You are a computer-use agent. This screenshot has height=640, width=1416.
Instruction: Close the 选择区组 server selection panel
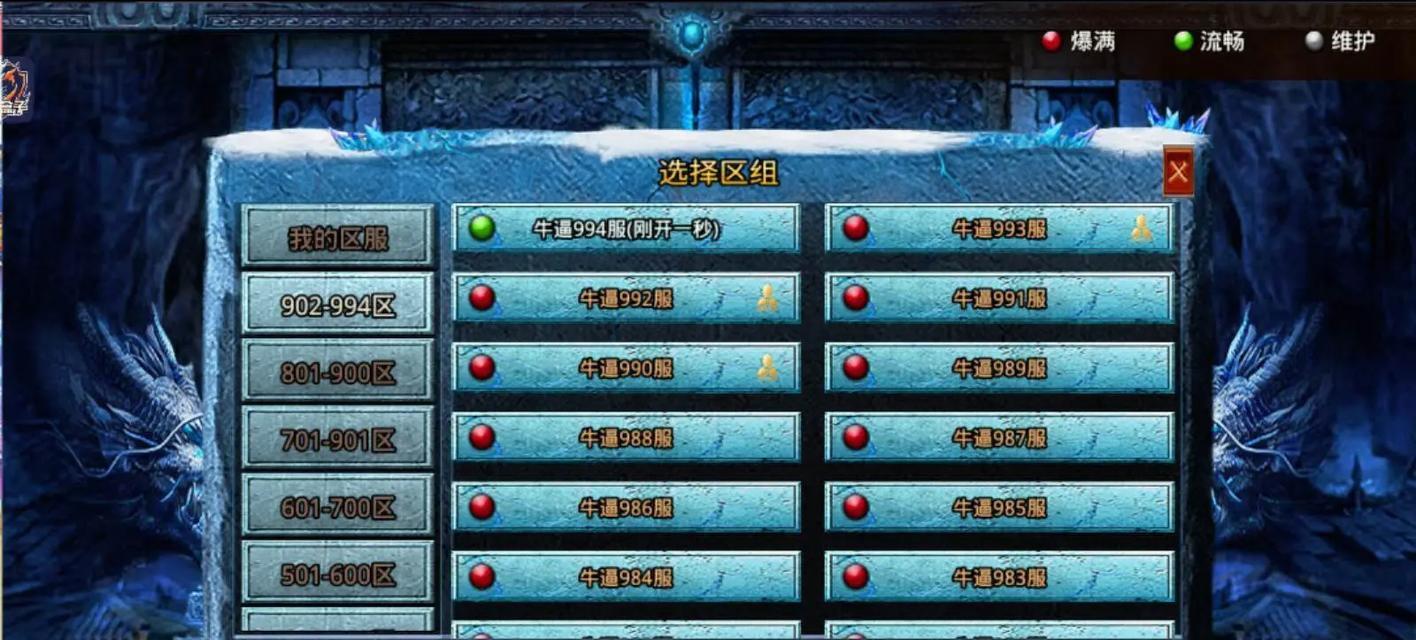click(1178, 172)
